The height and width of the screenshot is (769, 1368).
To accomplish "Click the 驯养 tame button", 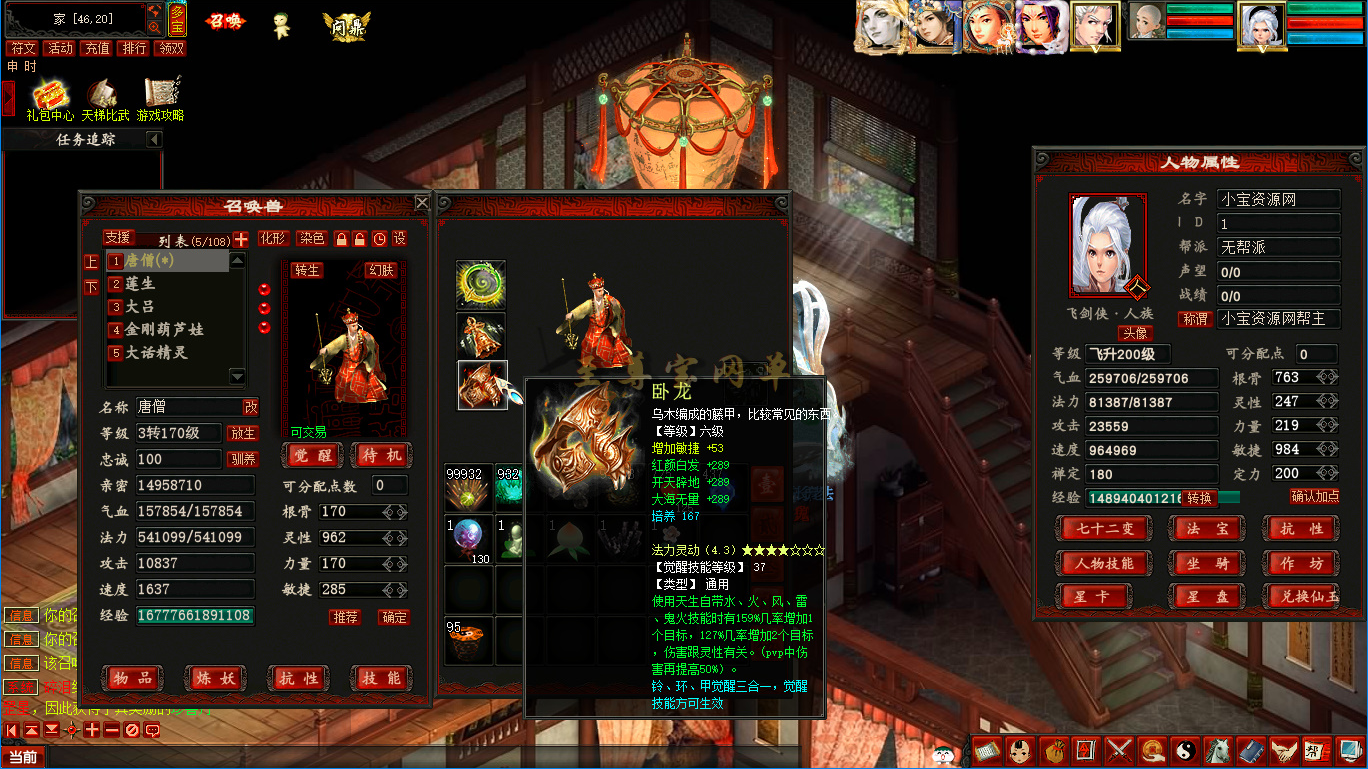I will click(243, 460).
